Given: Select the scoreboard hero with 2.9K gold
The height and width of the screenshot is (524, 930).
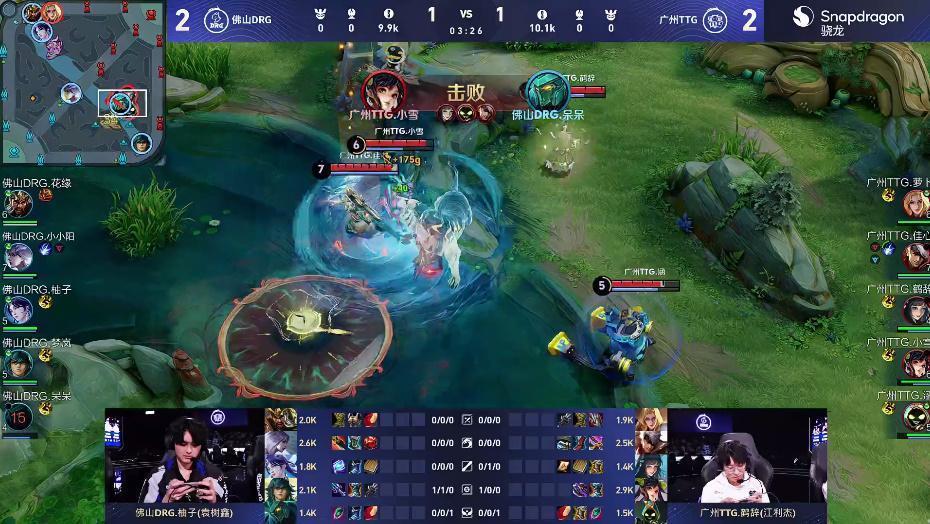Looking at the screenshot, I should coord(652,489).
